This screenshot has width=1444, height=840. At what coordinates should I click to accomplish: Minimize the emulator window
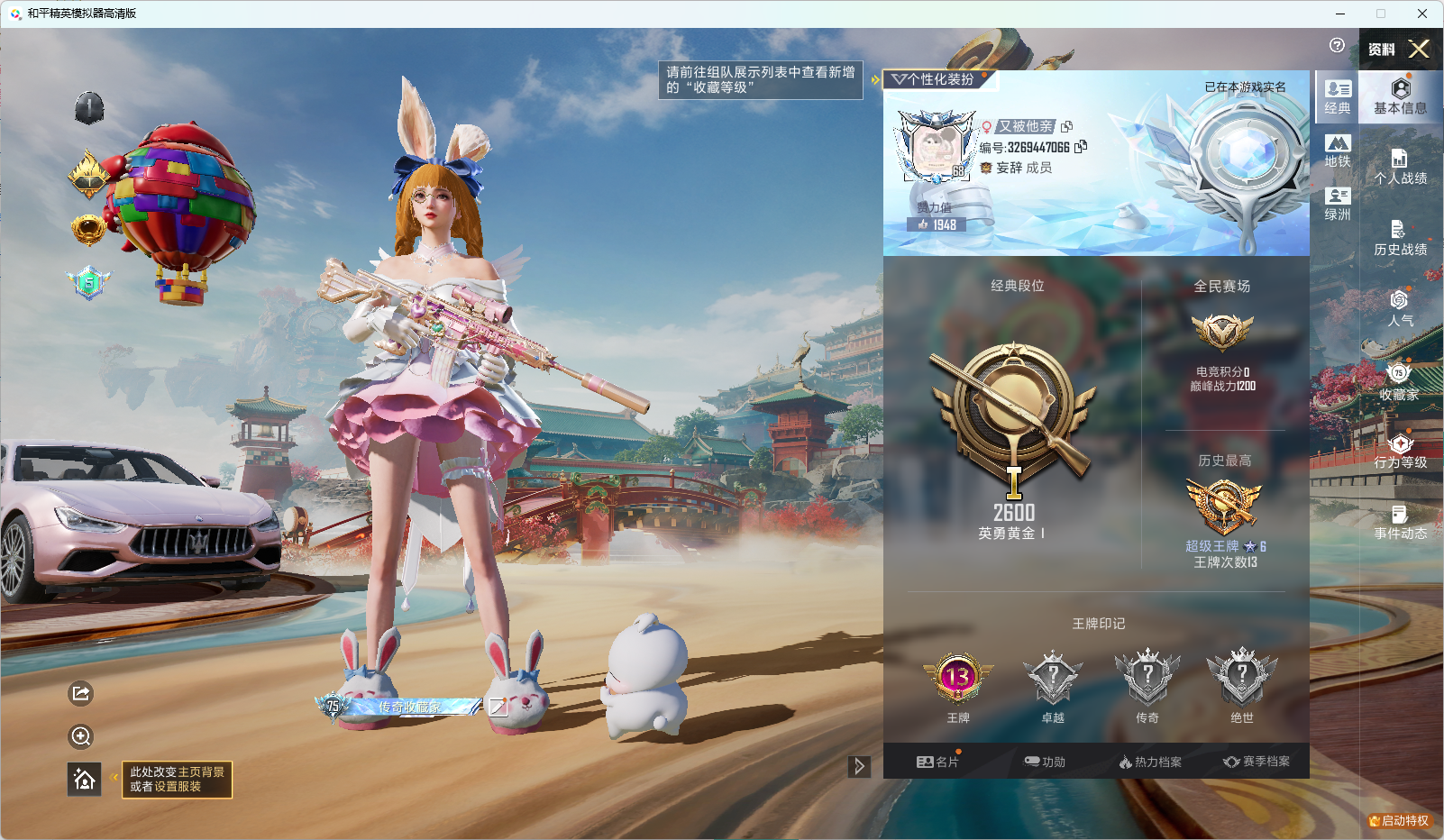click(x=1340, y=14)
